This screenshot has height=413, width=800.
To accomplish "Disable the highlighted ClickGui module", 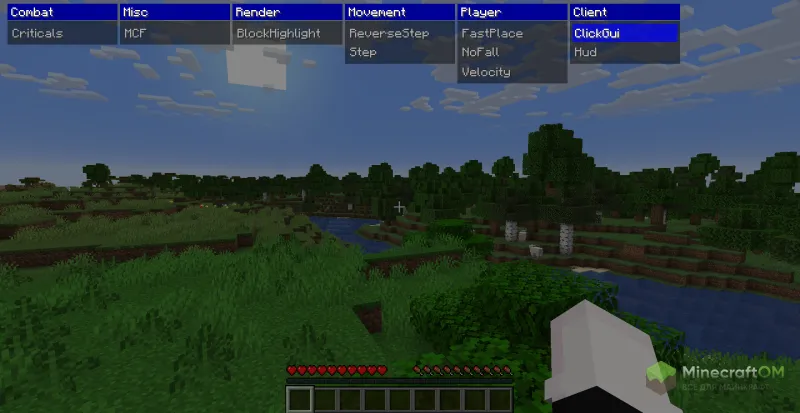I will tap(598, 33).
